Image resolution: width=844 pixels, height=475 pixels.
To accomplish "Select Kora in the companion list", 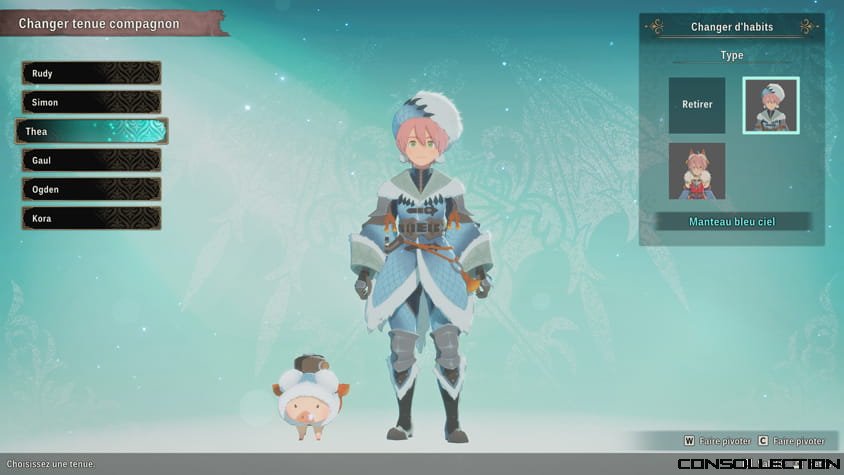I will [91, 218].
